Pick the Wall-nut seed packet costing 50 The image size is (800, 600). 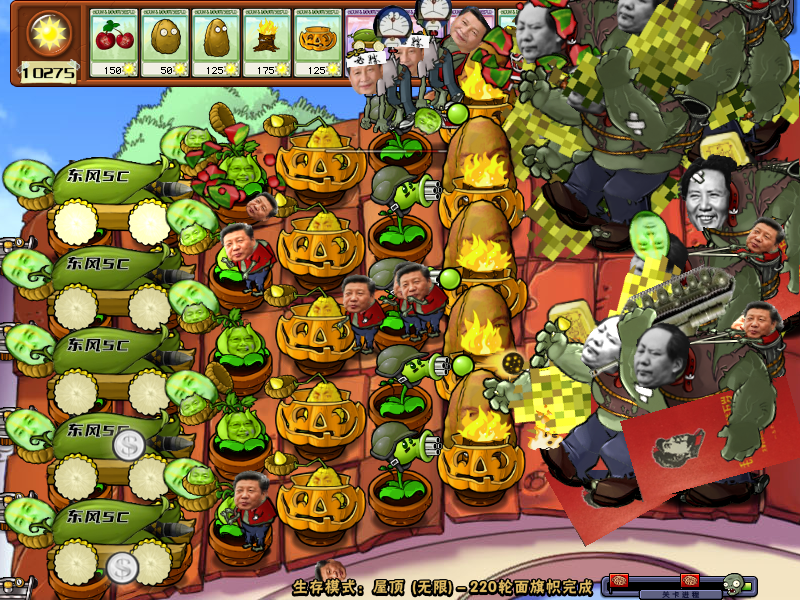pyautogui.click(x=165, y=44)
